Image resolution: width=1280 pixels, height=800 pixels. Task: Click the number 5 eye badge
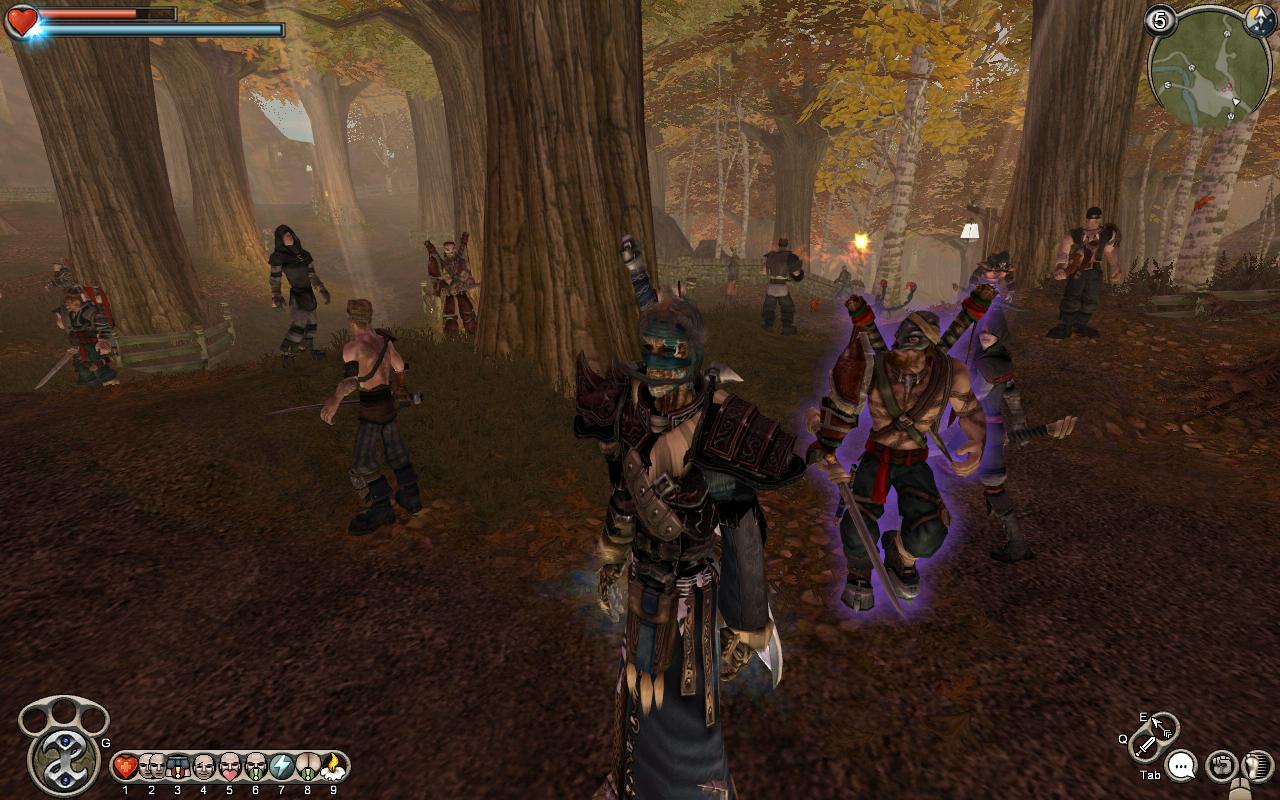(1160, 20)
